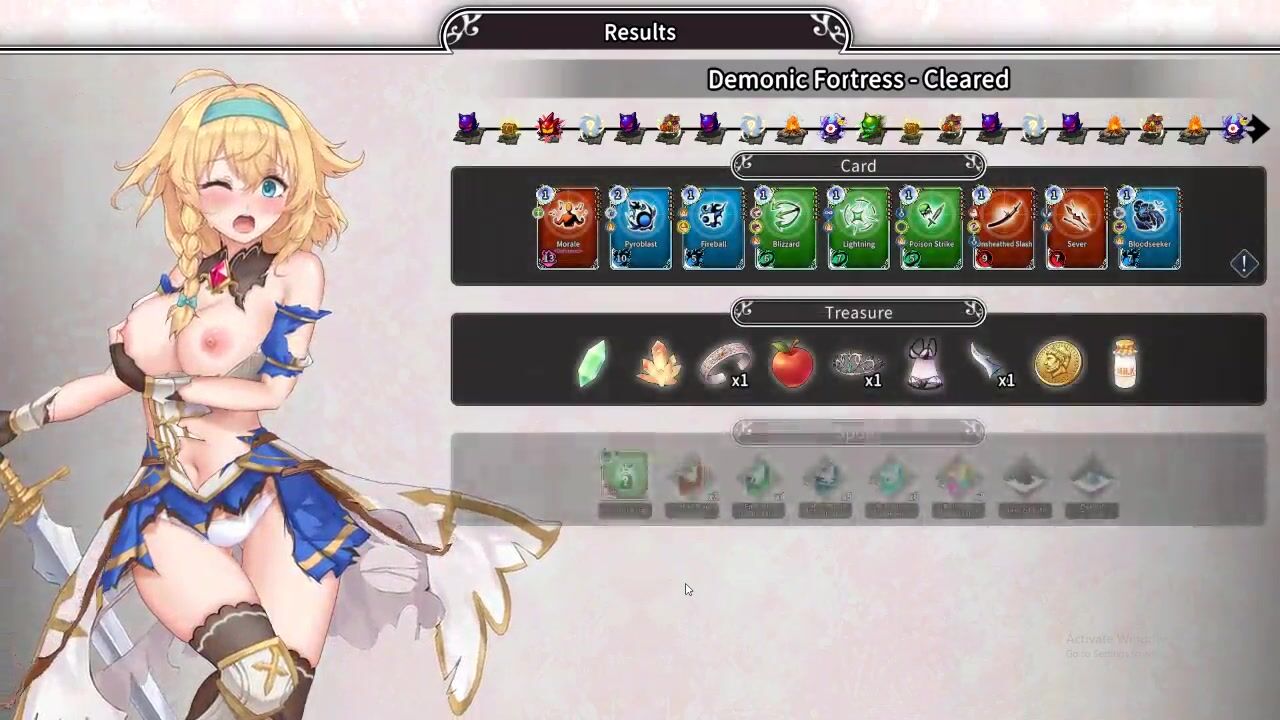This screenshot has width=1280, height=720.
Task: Click the Unsheathed Slash card
Action: pyautogui.click(x=1004, y=228)
